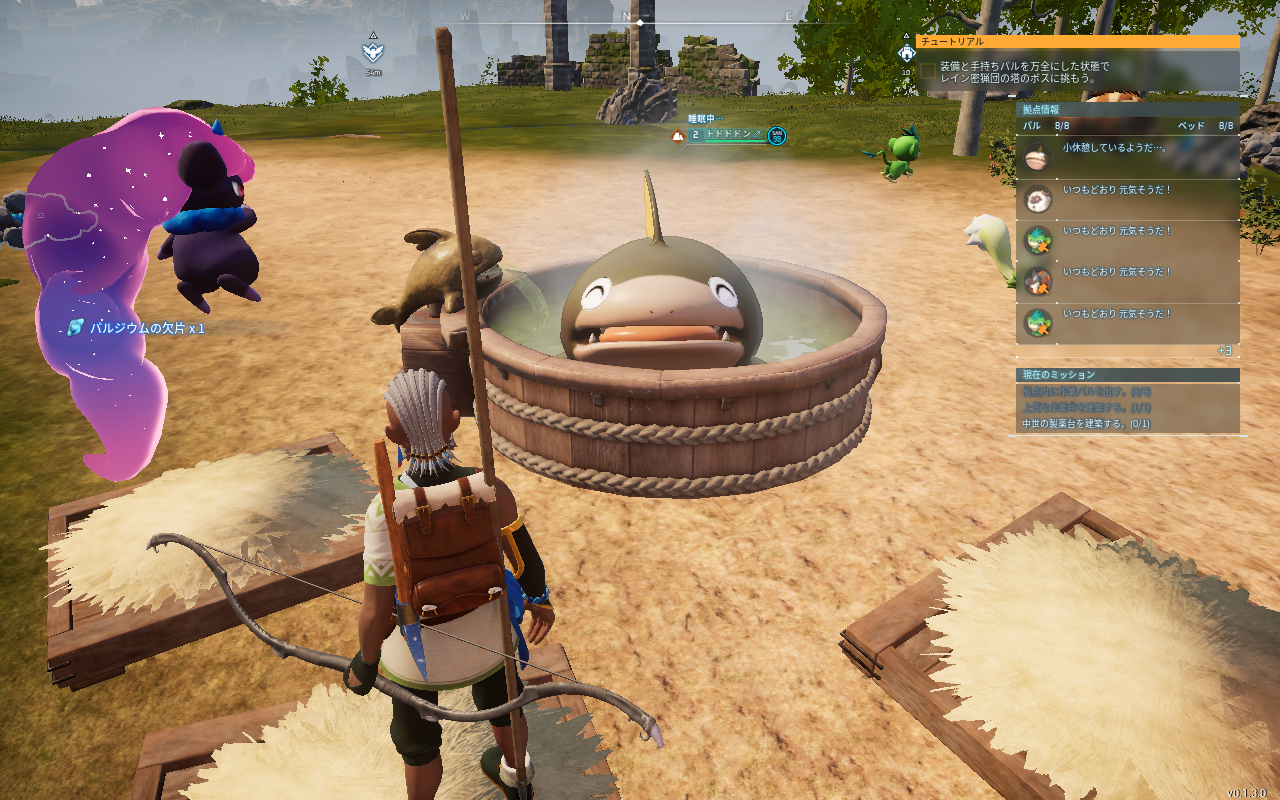Open the 拠点情報 base info panel header
The height and width of the screenshot is (800, 1280).
(1127, 109)
